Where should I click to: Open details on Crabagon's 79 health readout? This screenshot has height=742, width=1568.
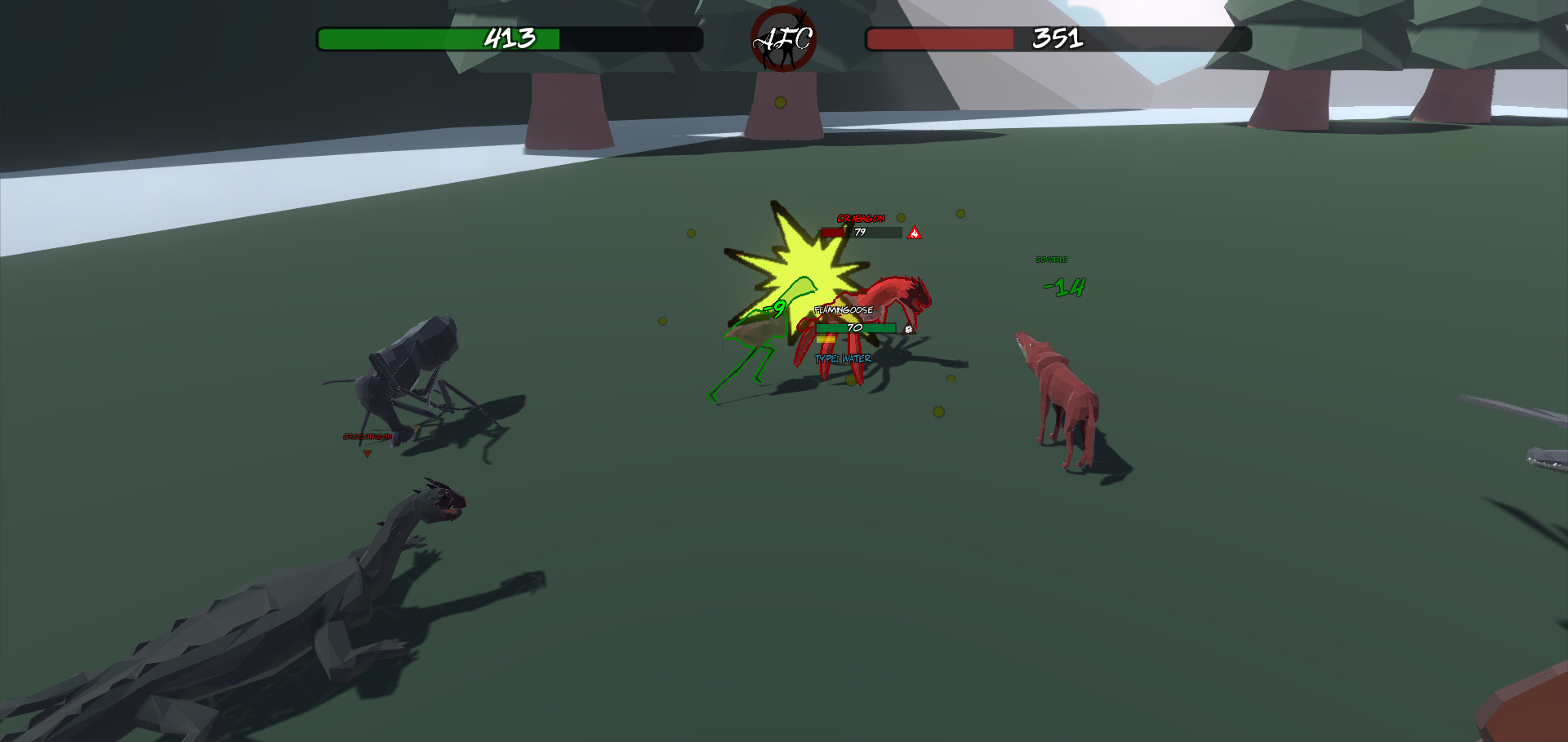860,232
